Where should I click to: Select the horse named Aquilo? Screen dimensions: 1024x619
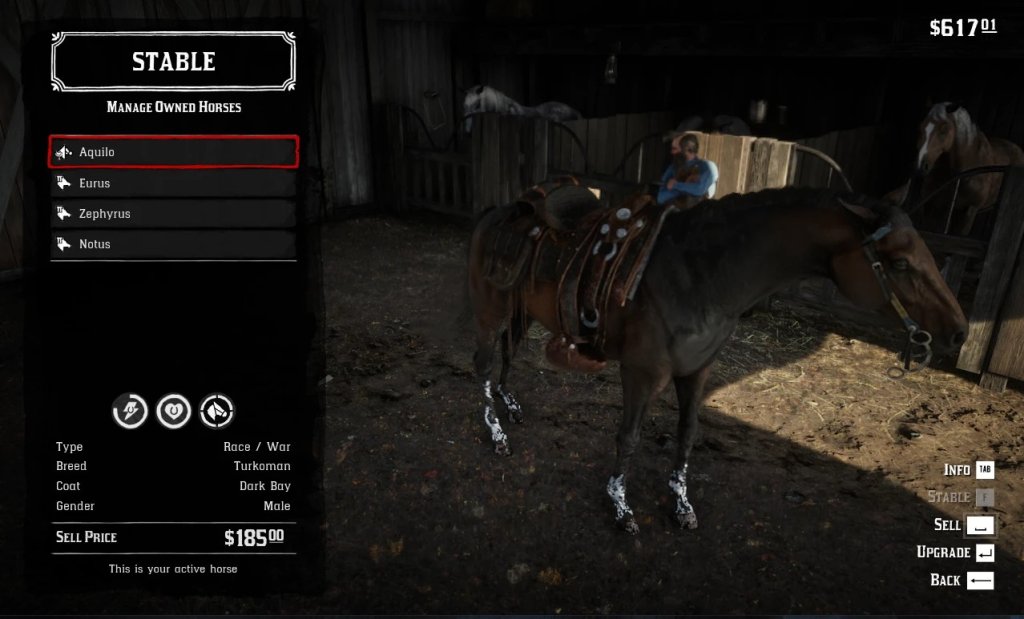coord(173,152)
